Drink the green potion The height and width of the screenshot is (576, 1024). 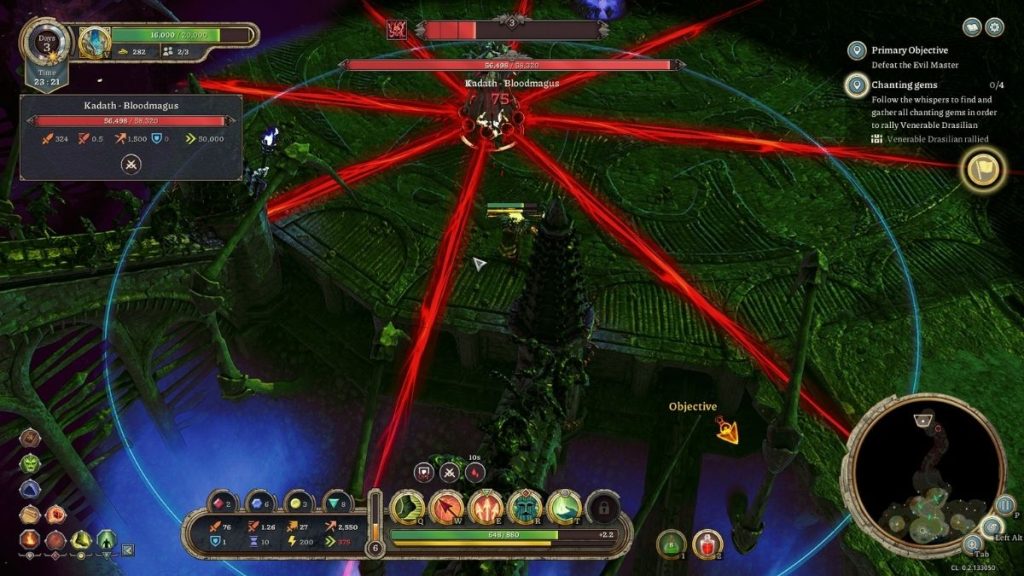[x=671, y=544]
